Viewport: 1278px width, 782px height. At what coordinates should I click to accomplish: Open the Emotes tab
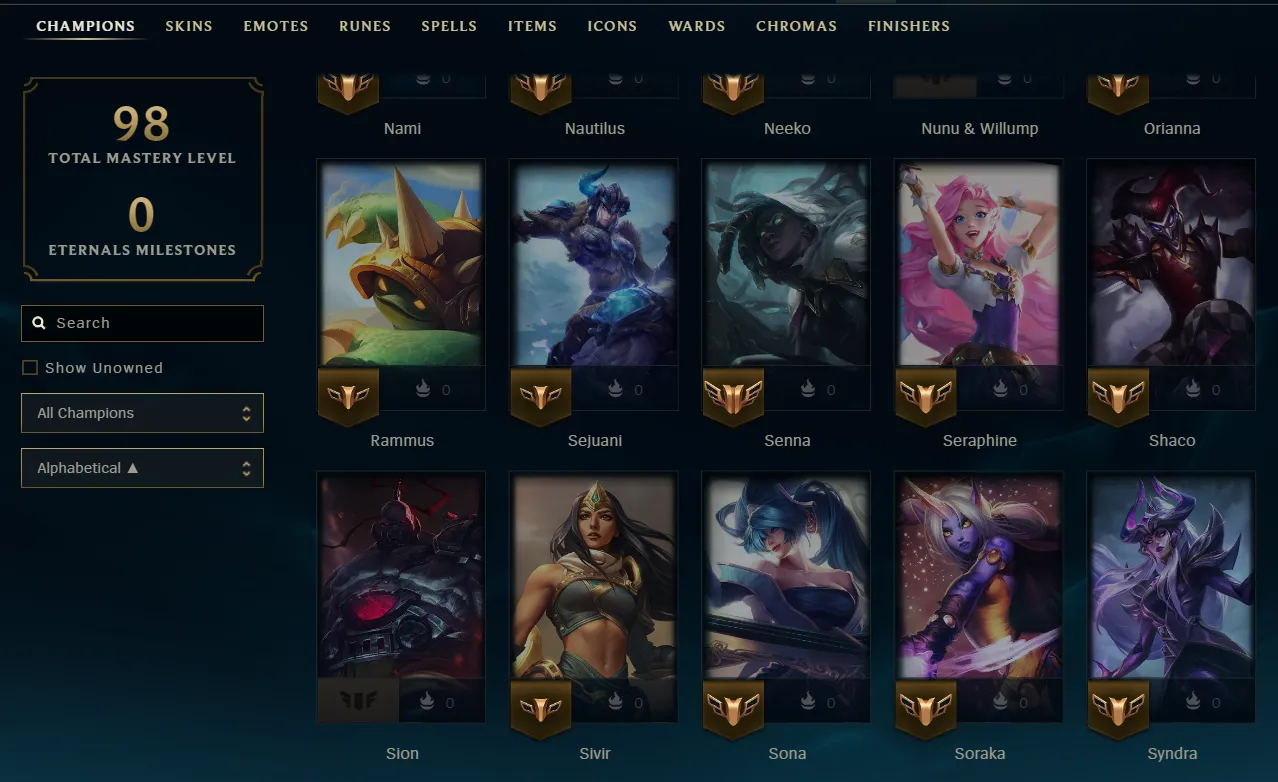(x=276, y=26)
